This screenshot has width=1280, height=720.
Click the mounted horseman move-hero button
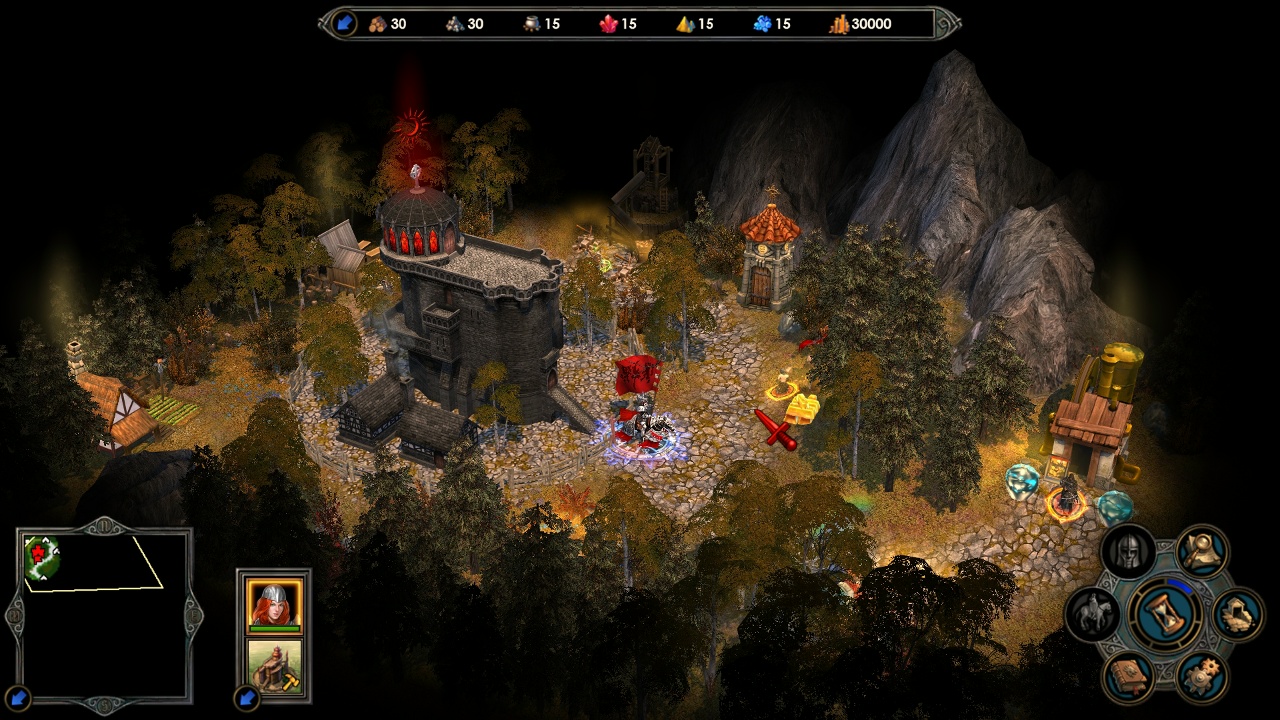(x=1092, y=614)
